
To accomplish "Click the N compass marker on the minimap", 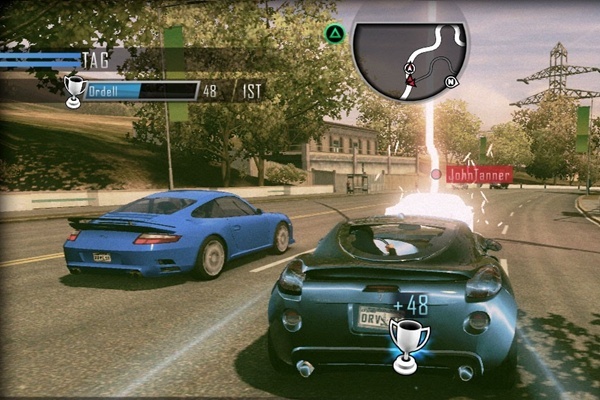I will click(451, 82).
